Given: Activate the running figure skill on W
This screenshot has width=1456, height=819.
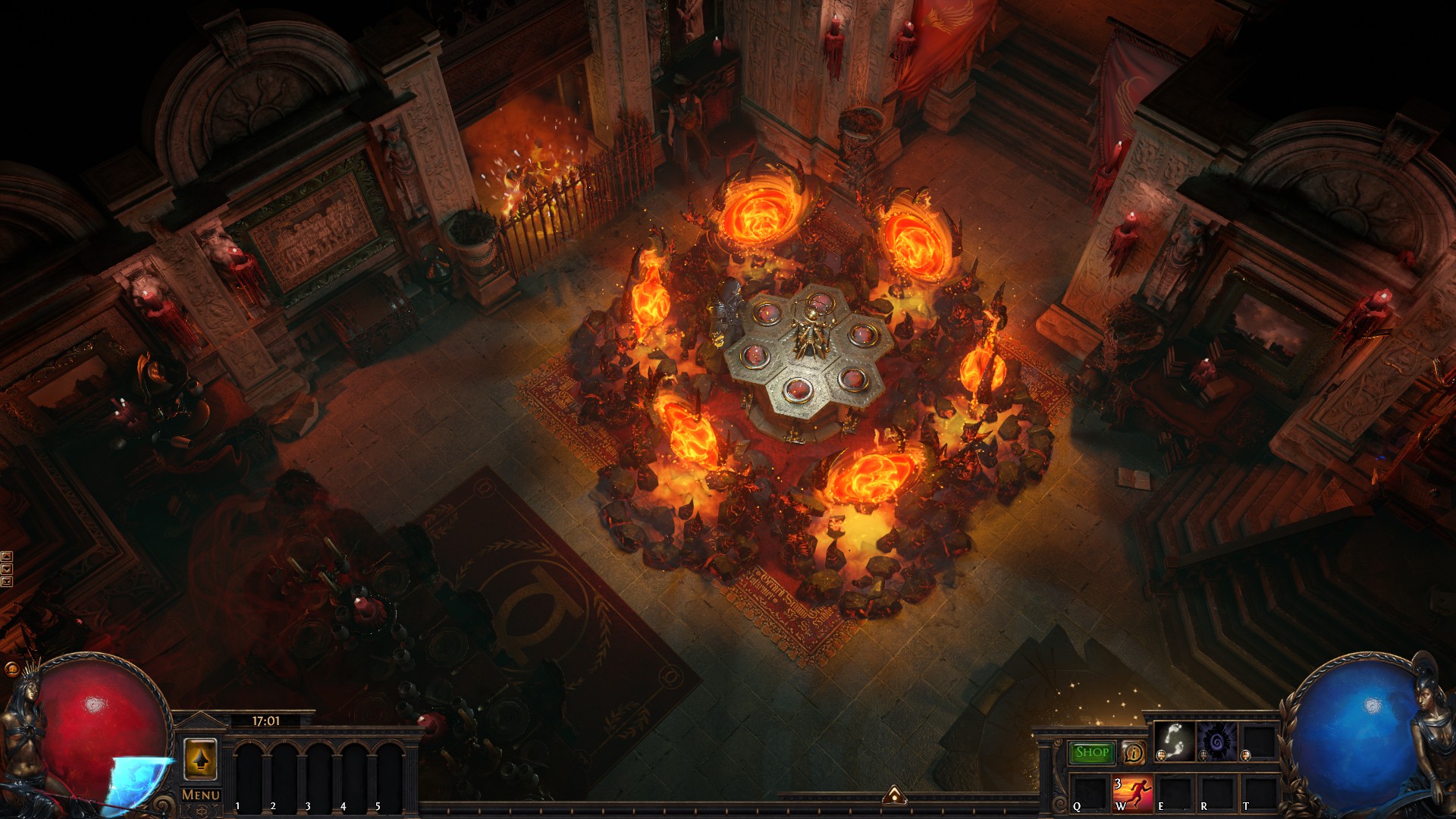Looking at the screenshot, I should click(x=1131, y=793).
